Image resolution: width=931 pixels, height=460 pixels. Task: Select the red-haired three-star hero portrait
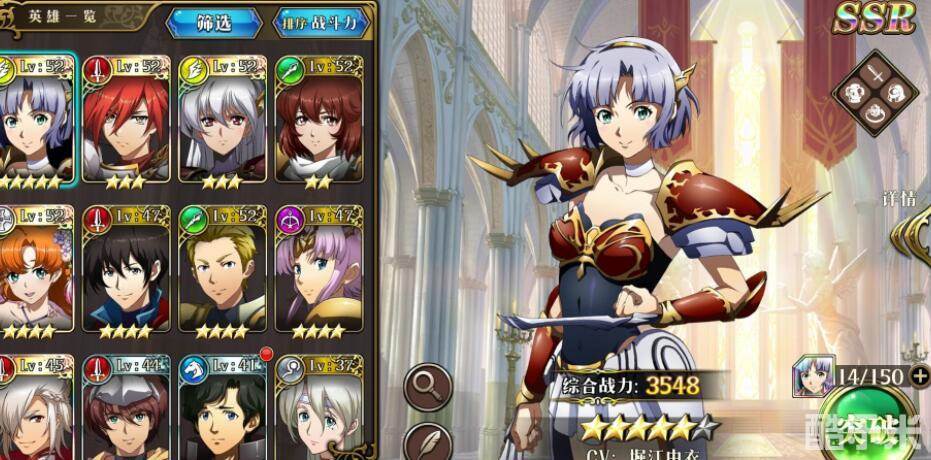pyautogui.click(x=125, y=118)
